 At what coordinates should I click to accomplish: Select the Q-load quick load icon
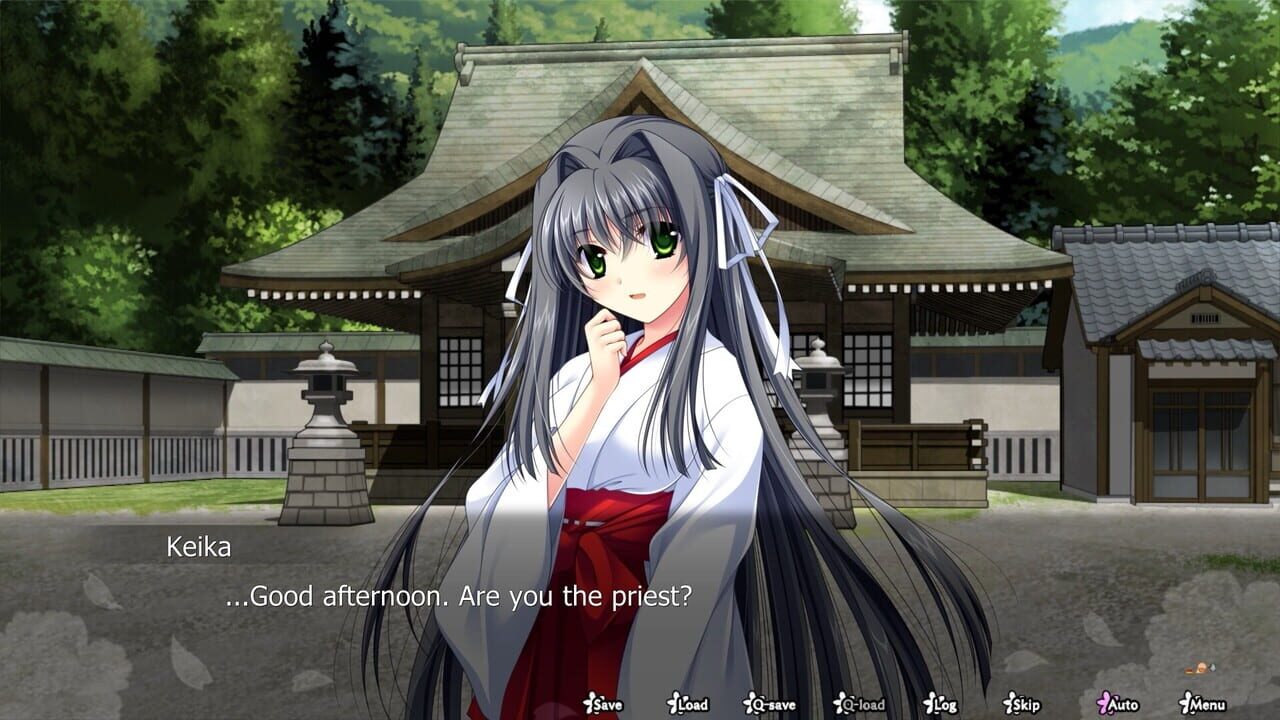pos(838,704)
